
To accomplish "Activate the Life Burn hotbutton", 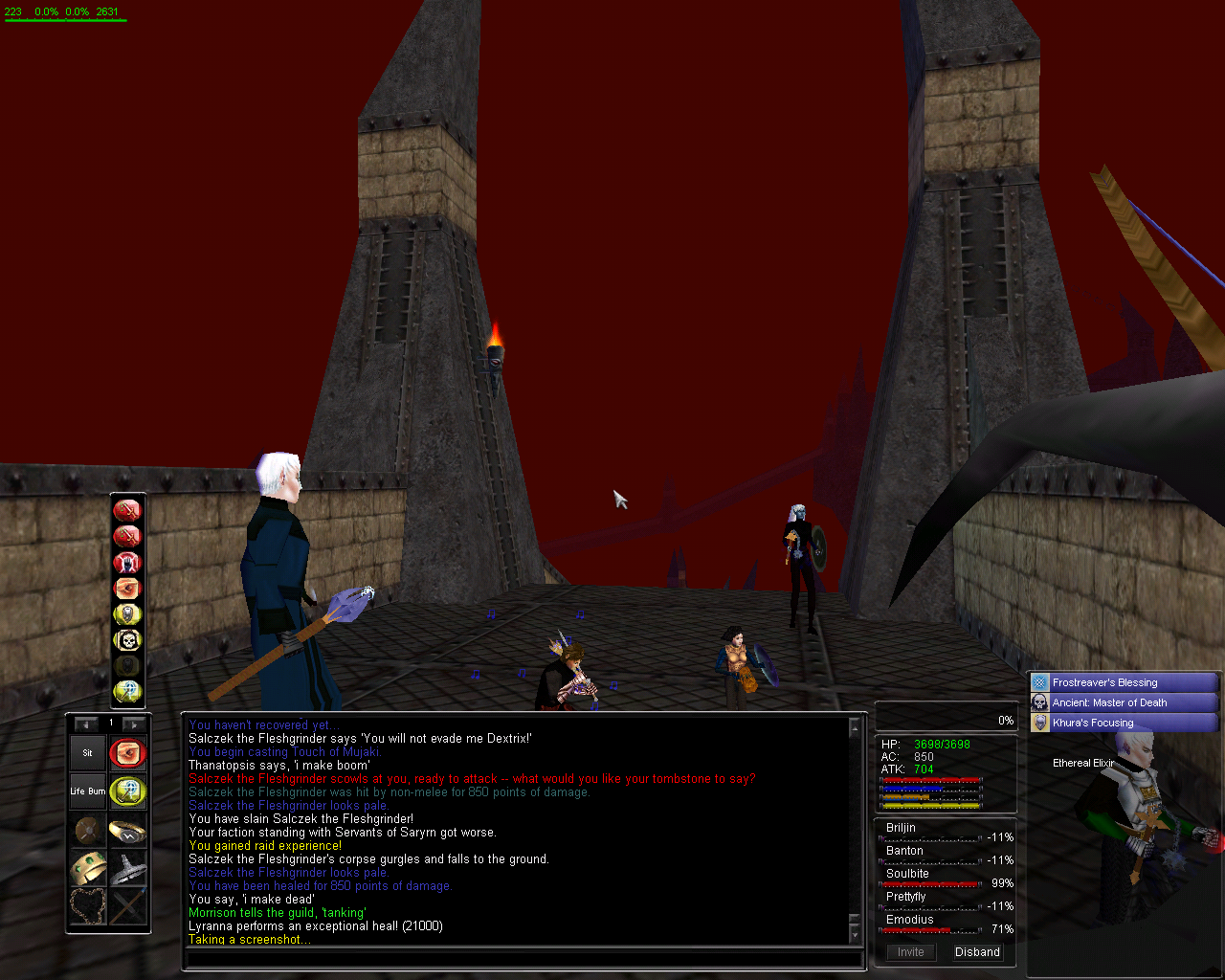I will (x=87, y=791).
